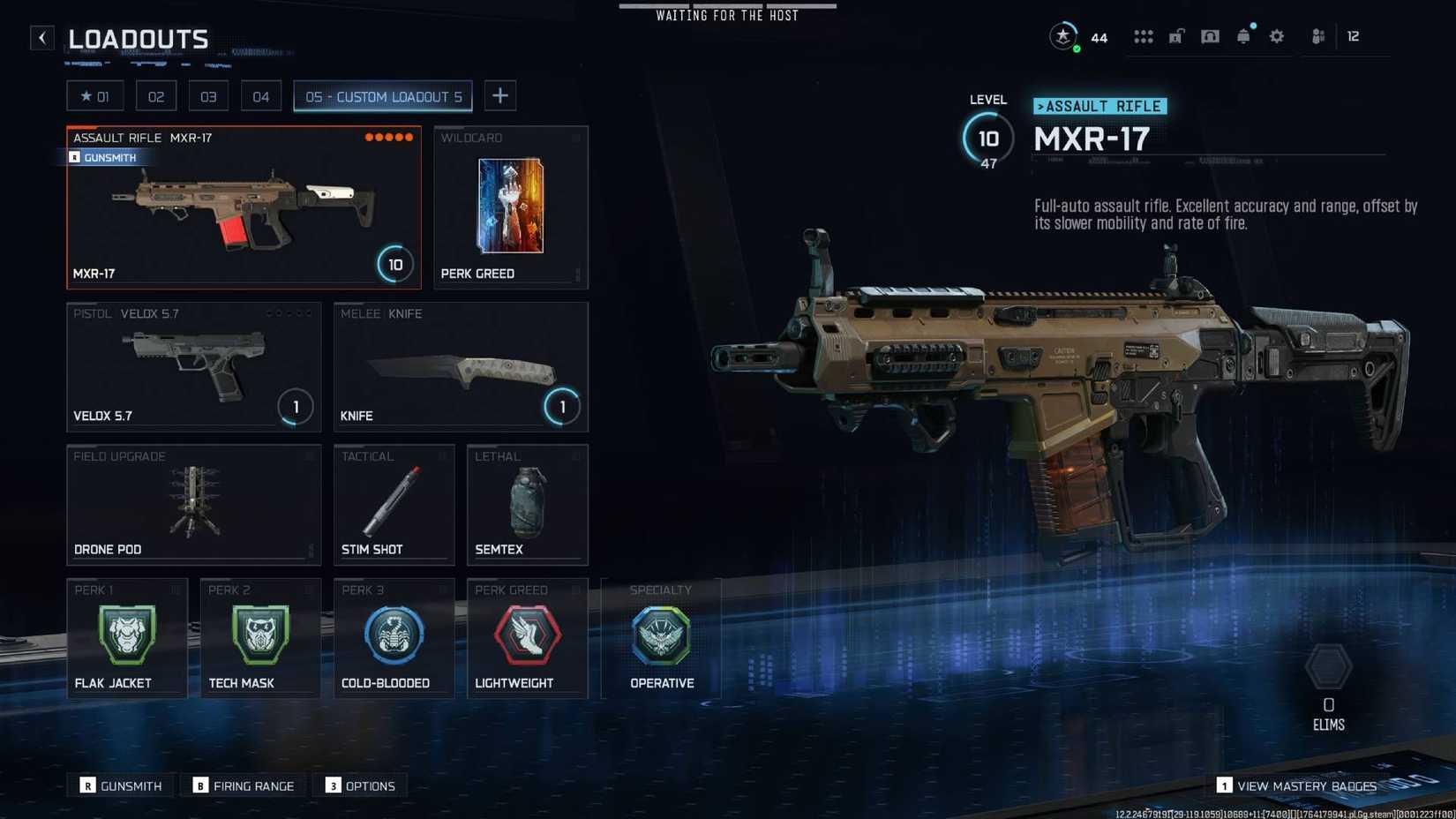Open the apps grid menu
This screenshot has width=1456, height=819.
click(1143, 36)
